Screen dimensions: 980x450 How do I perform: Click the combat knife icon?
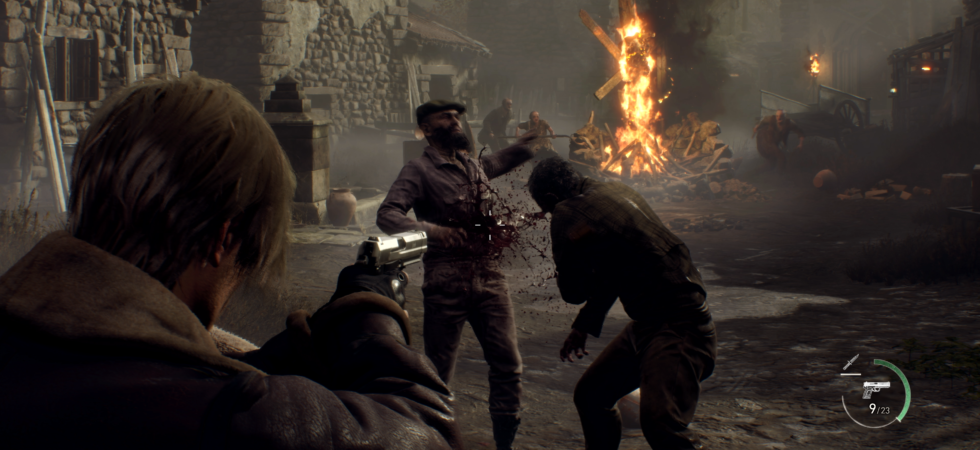pos(851,364)
